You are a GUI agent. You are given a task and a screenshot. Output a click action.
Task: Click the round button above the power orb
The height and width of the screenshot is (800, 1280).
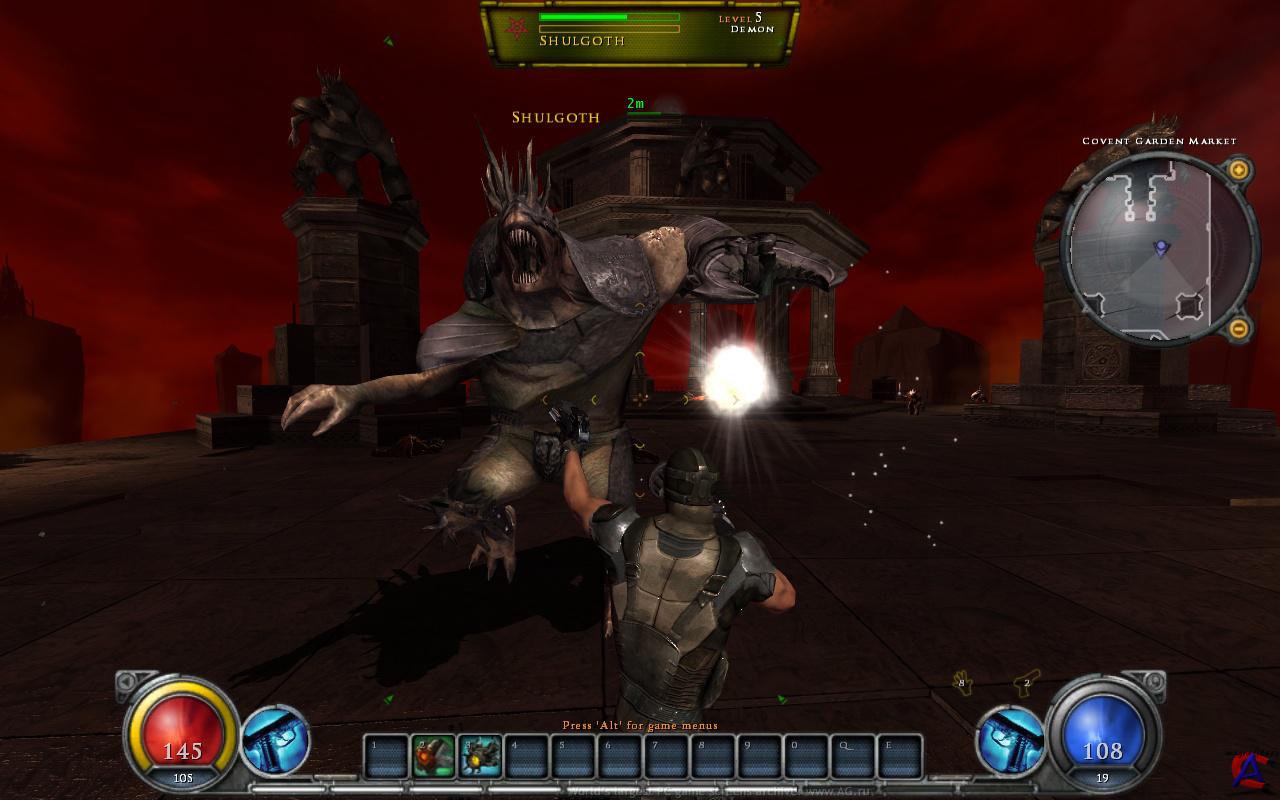point(1153,683)
